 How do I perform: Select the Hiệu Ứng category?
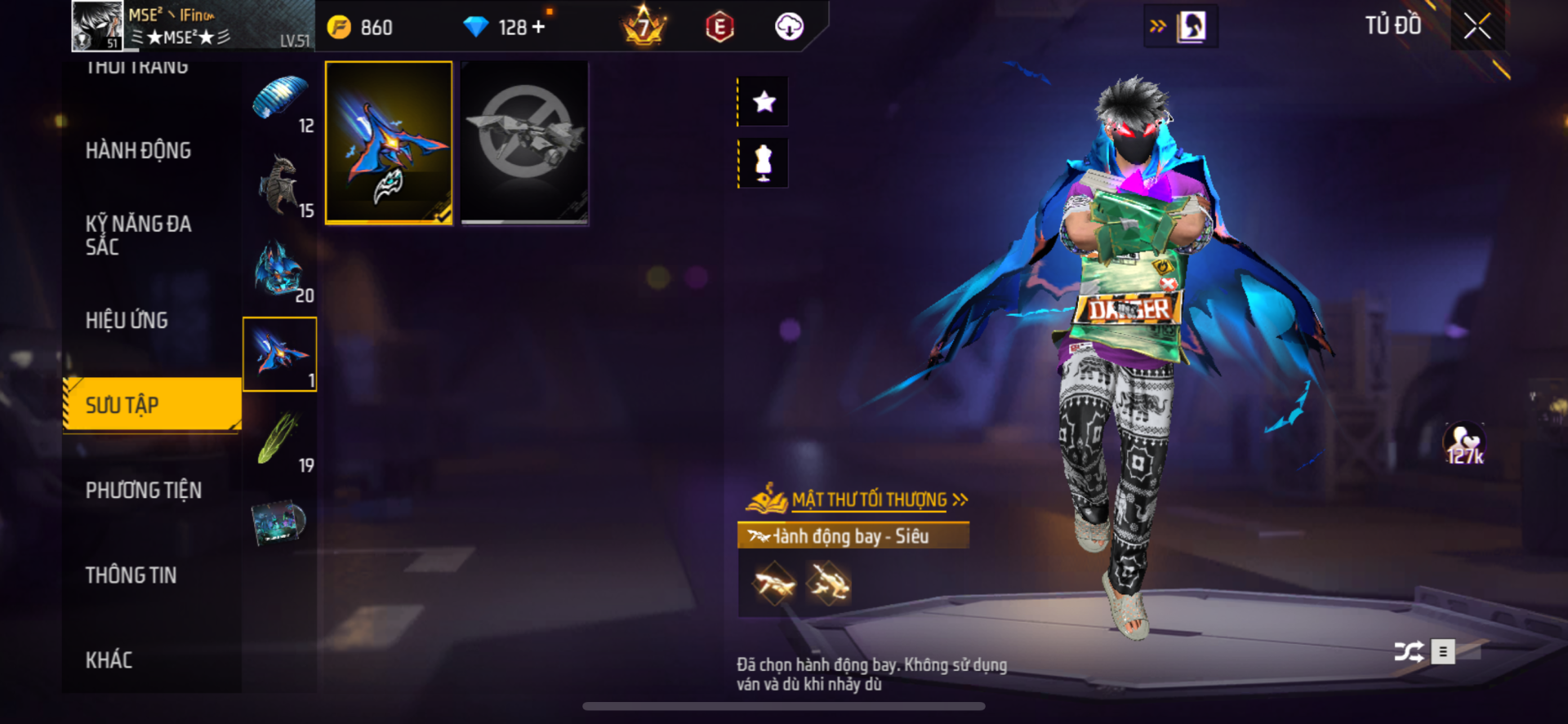point(127,321)
